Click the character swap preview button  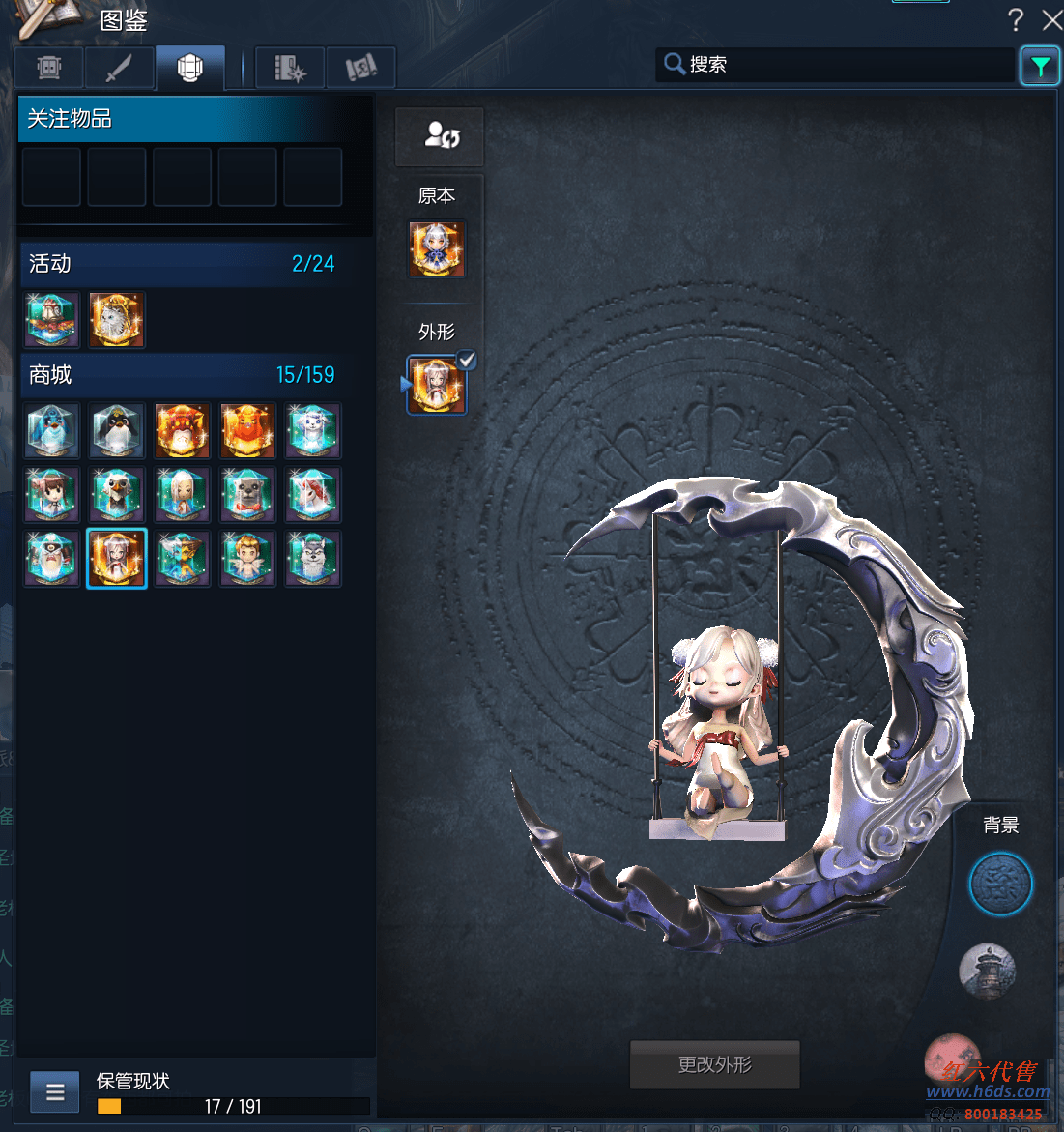click(440, 135)
